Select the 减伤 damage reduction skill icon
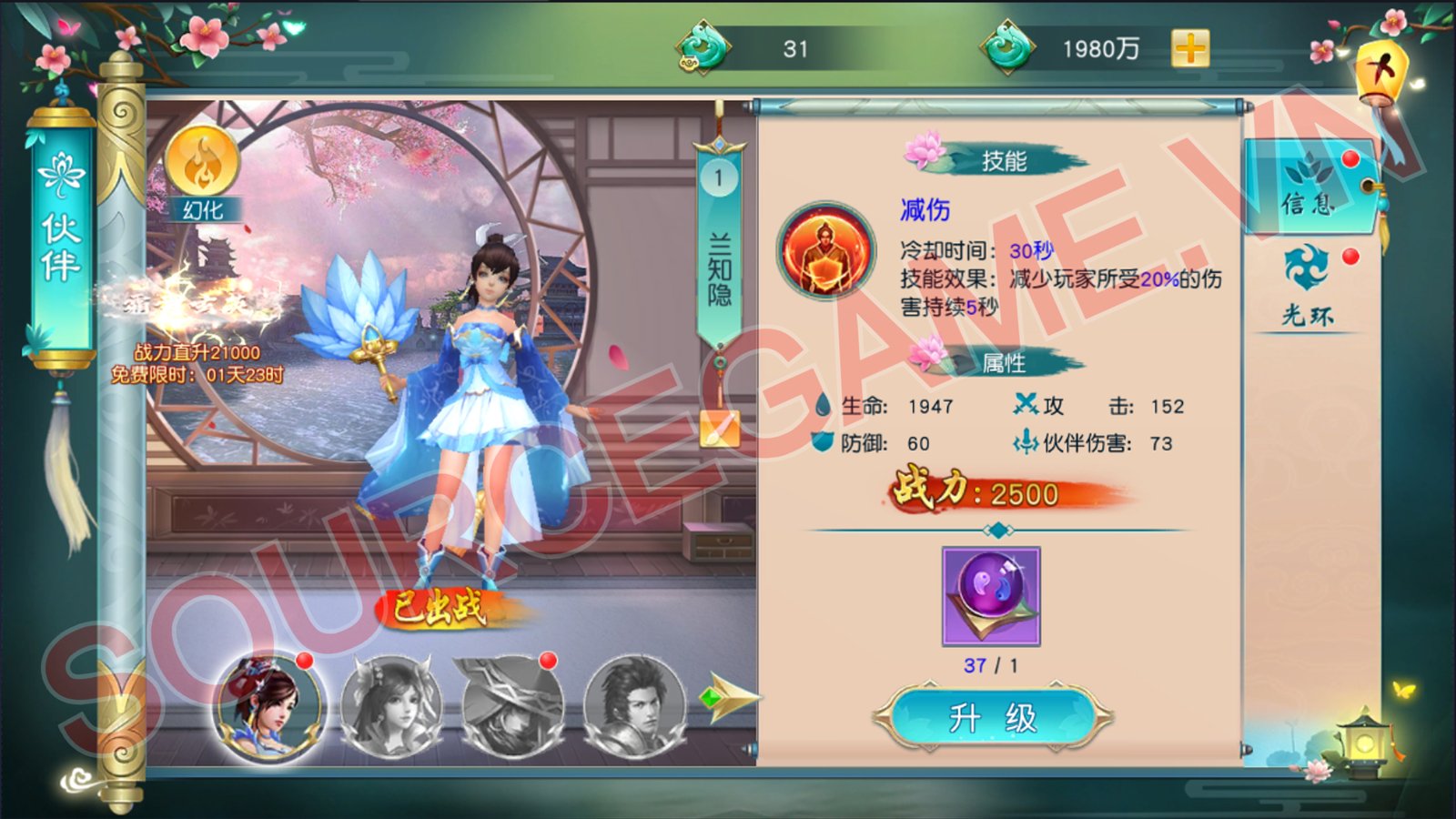Image resolution: width=1456 pixels, height=819 pixels. point(825,251)
